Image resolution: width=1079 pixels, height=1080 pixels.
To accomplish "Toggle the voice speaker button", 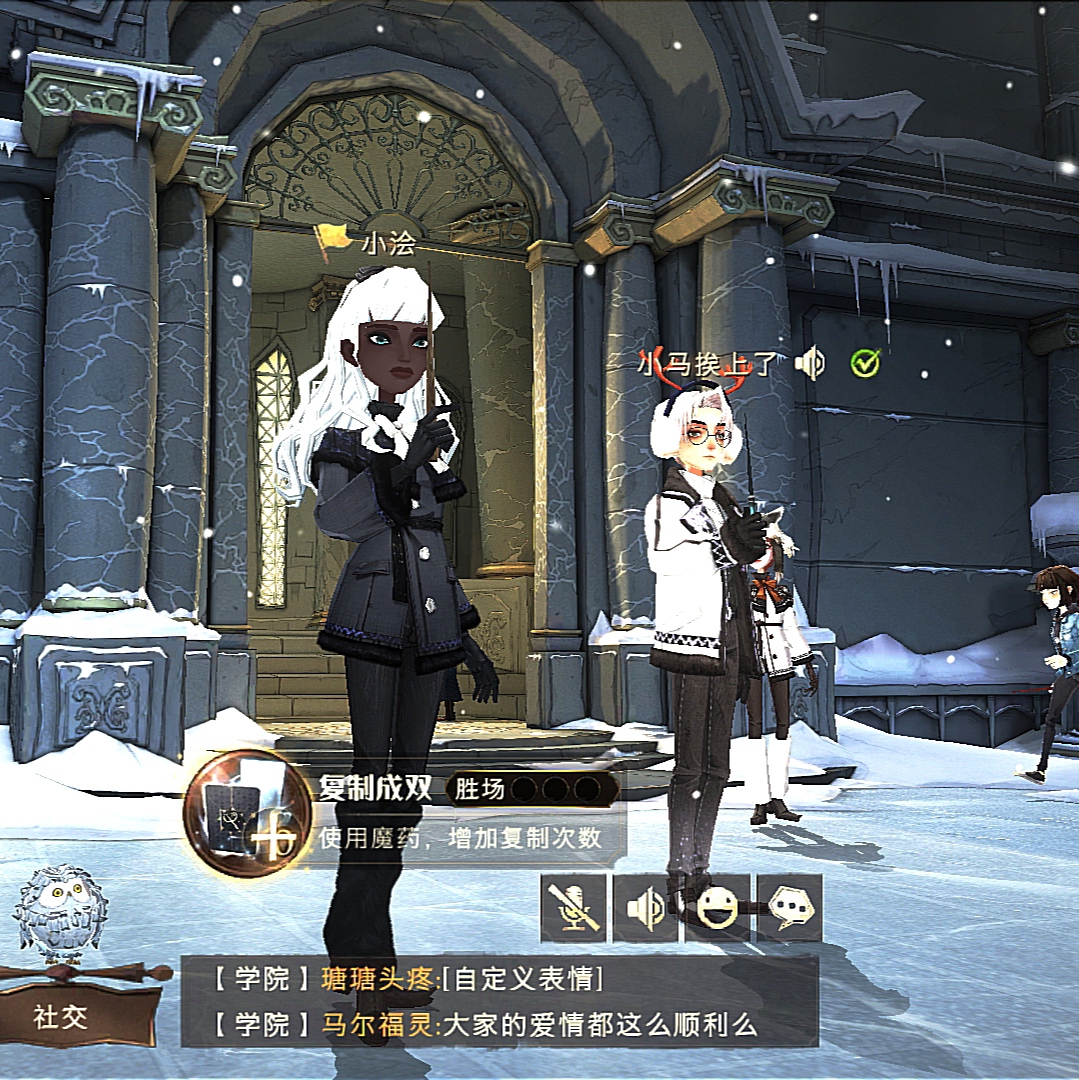I will coord(645,908).
